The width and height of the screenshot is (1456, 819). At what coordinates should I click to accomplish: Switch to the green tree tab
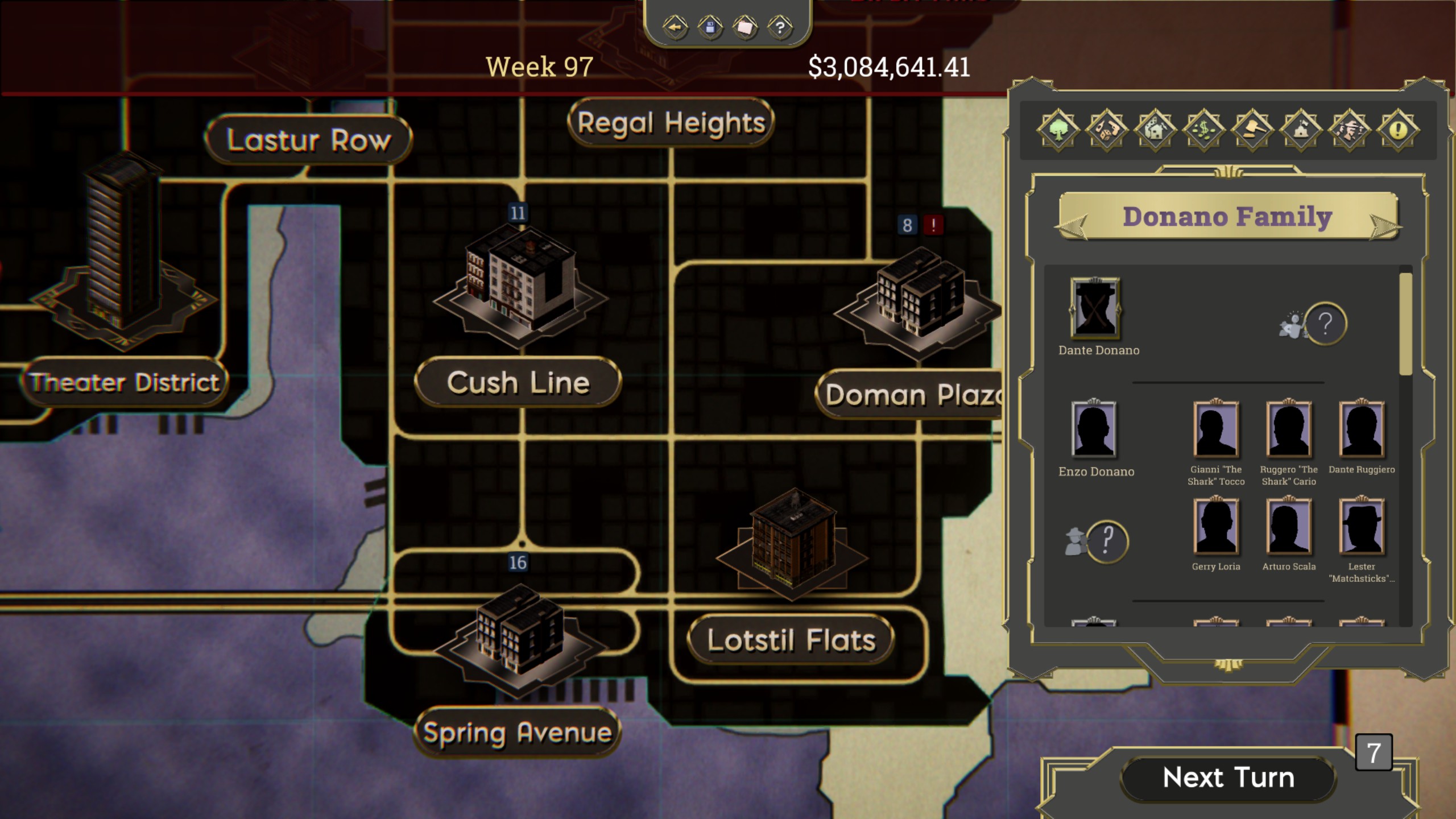[1058, 130]
